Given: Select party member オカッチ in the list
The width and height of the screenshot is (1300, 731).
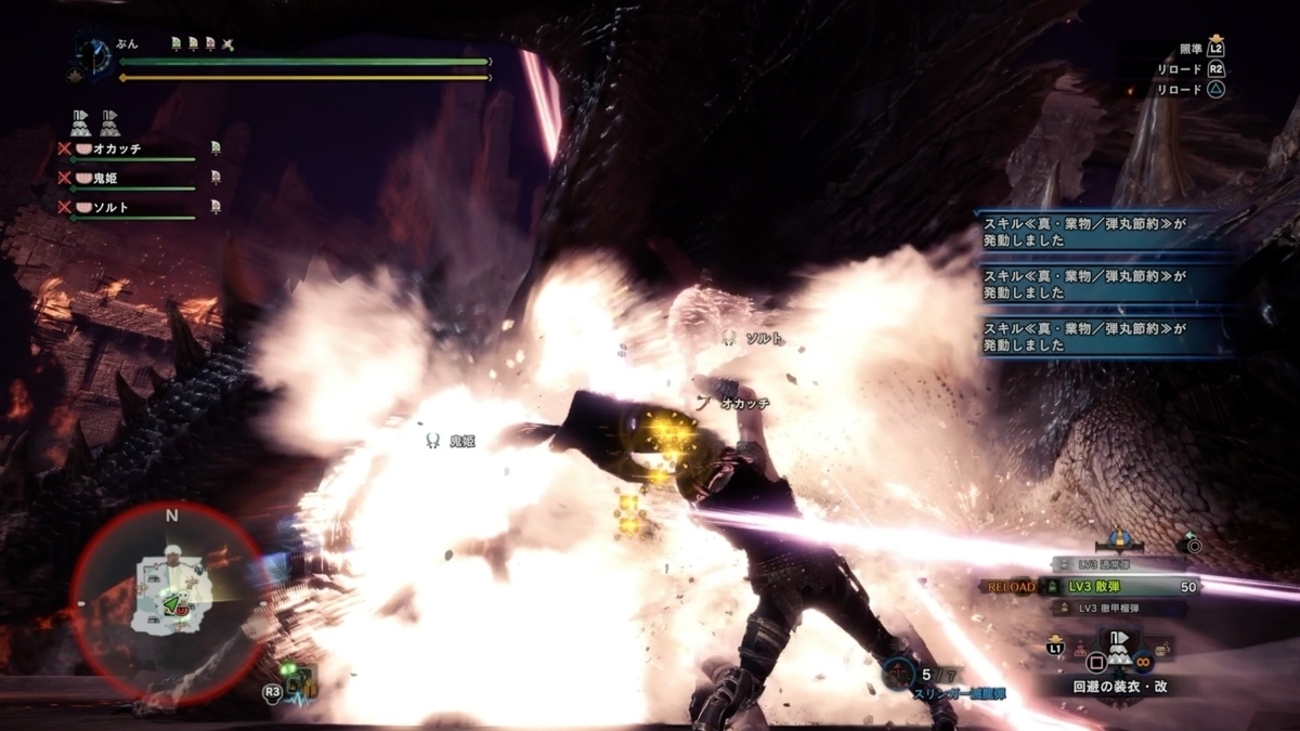Looking at the screenshot, I should (x=116, y=149).
